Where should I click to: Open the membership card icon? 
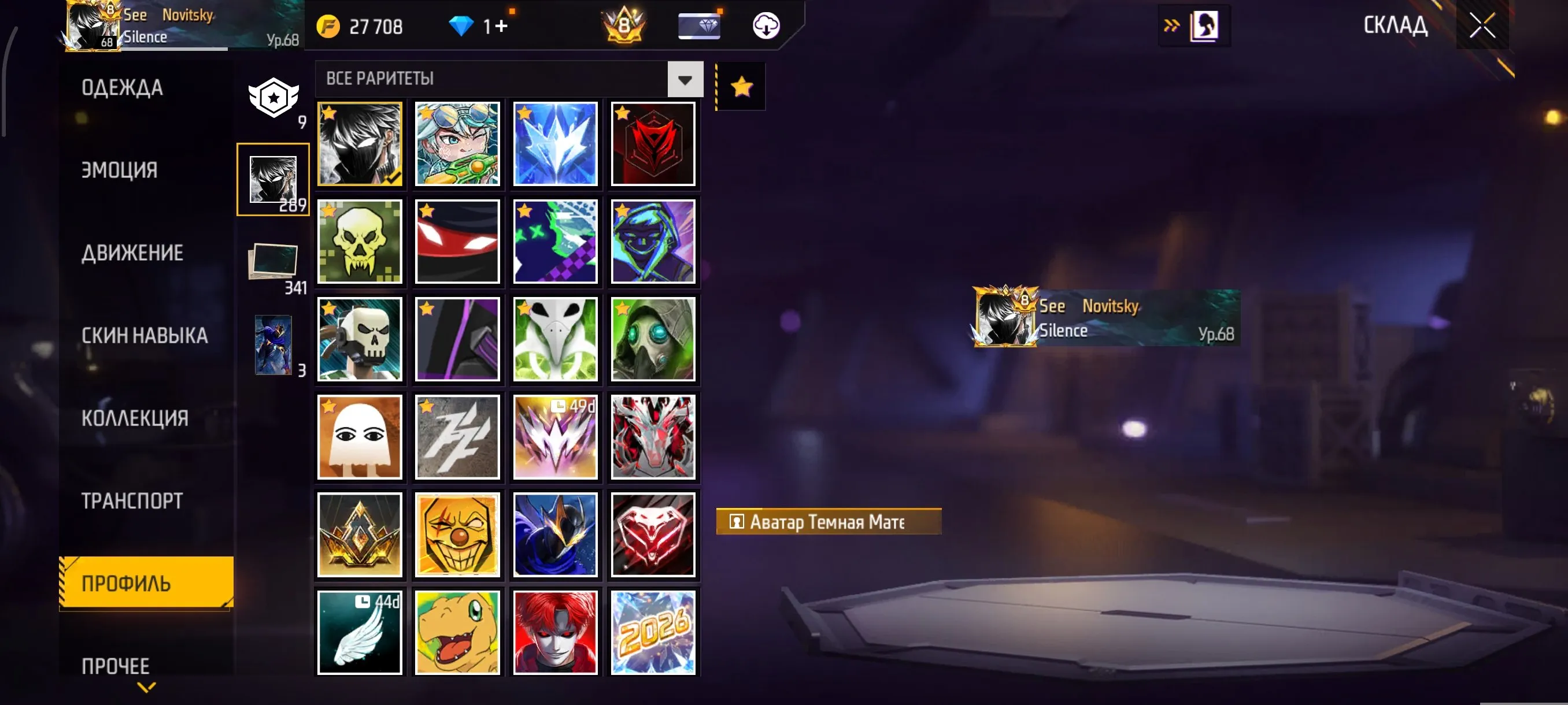tap(699, 25)
